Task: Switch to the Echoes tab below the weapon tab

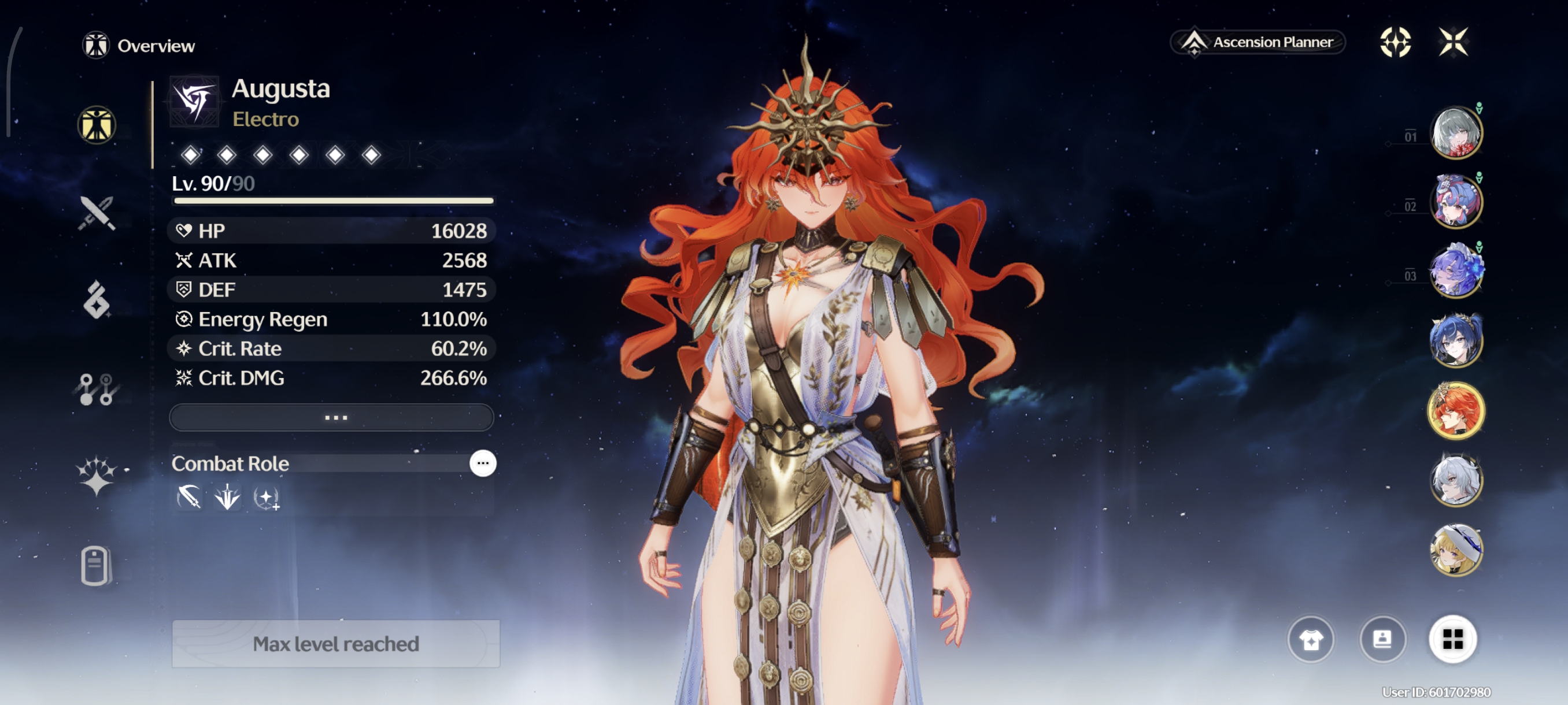Action: click(x=97, y=300)
